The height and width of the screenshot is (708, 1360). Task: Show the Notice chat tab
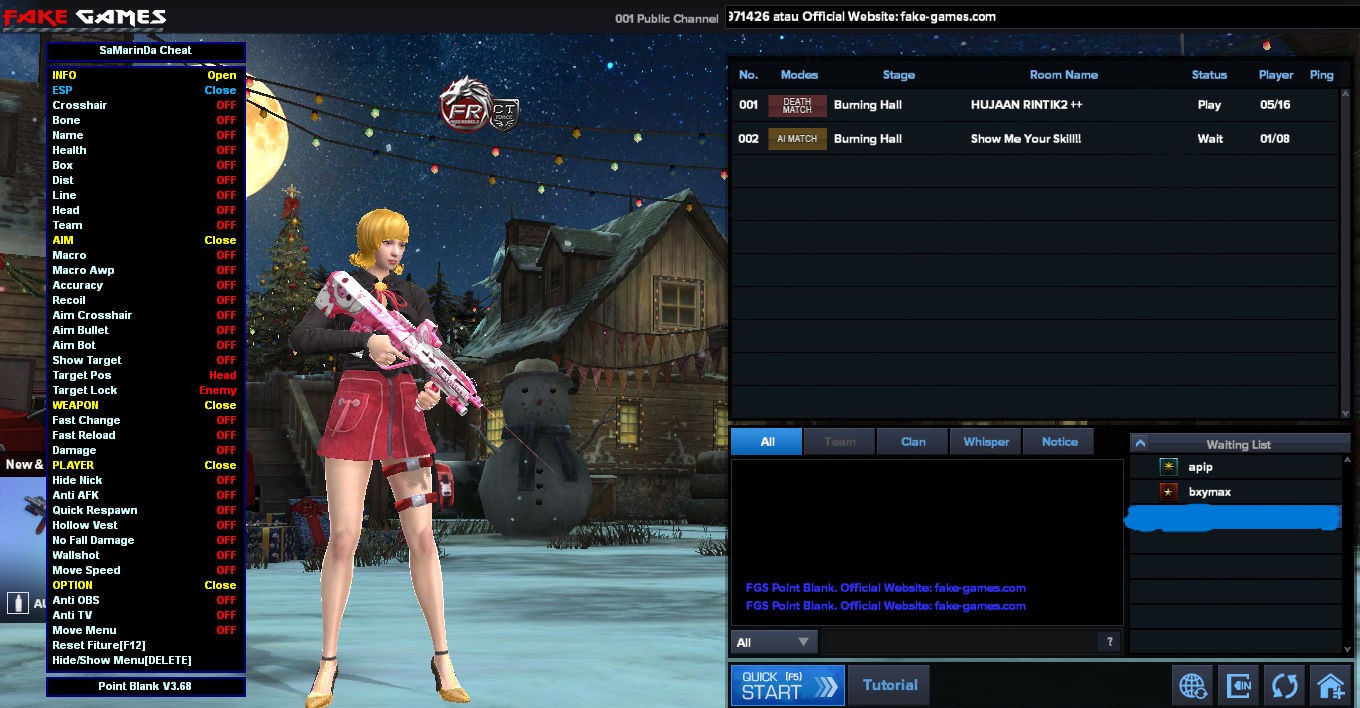[1059, 442]
